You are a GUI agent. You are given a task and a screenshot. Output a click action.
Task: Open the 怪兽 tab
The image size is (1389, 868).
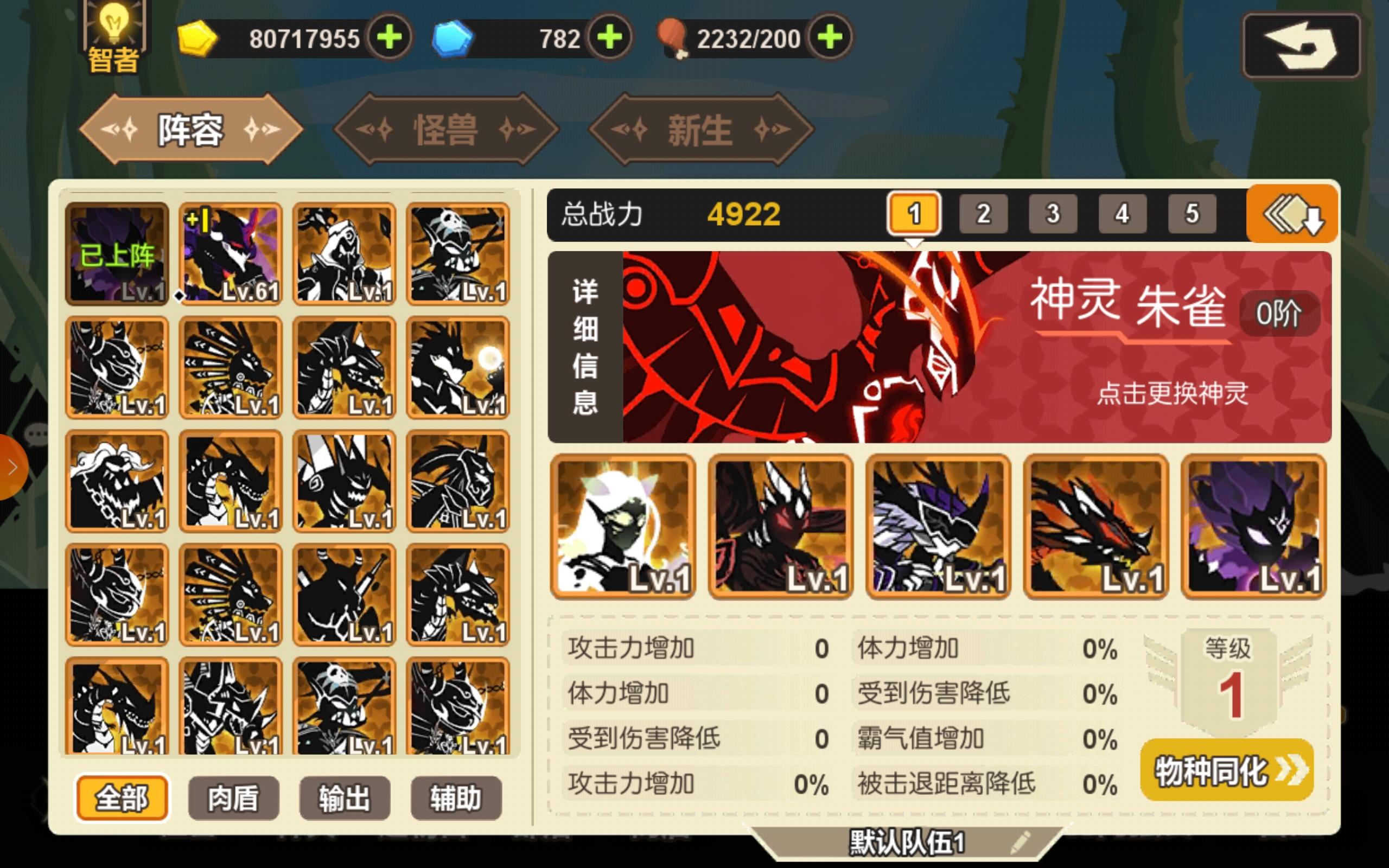pos(447,130)
